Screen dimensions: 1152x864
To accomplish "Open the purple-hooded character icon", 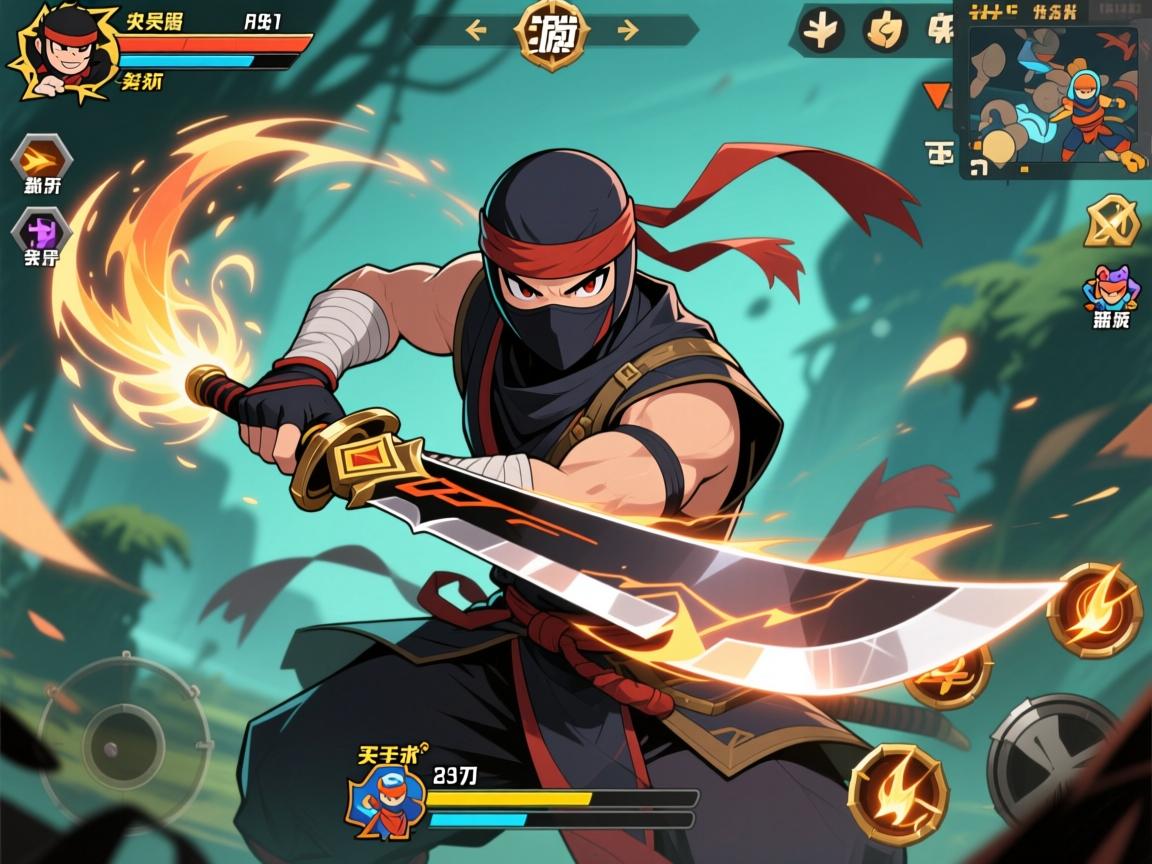I will point(1108,291).
